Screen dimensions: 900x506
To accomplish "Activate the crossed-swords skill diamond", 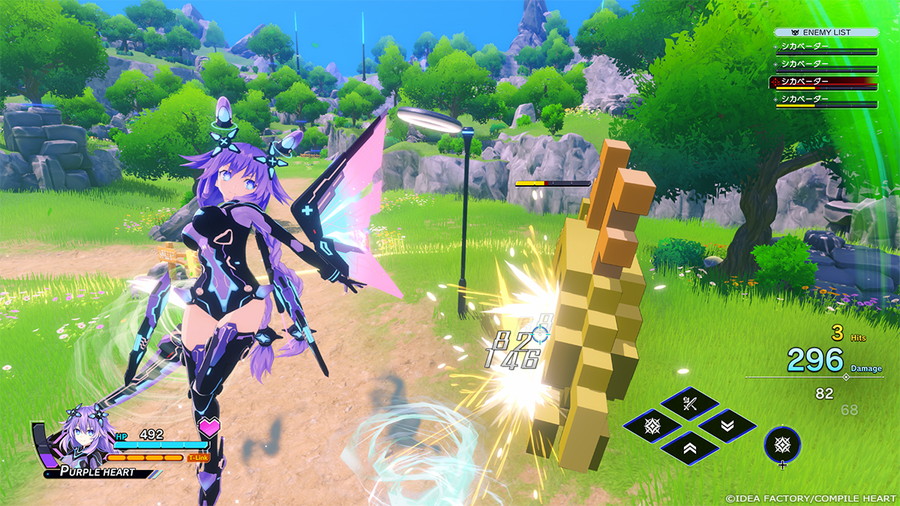I will 689,404.
